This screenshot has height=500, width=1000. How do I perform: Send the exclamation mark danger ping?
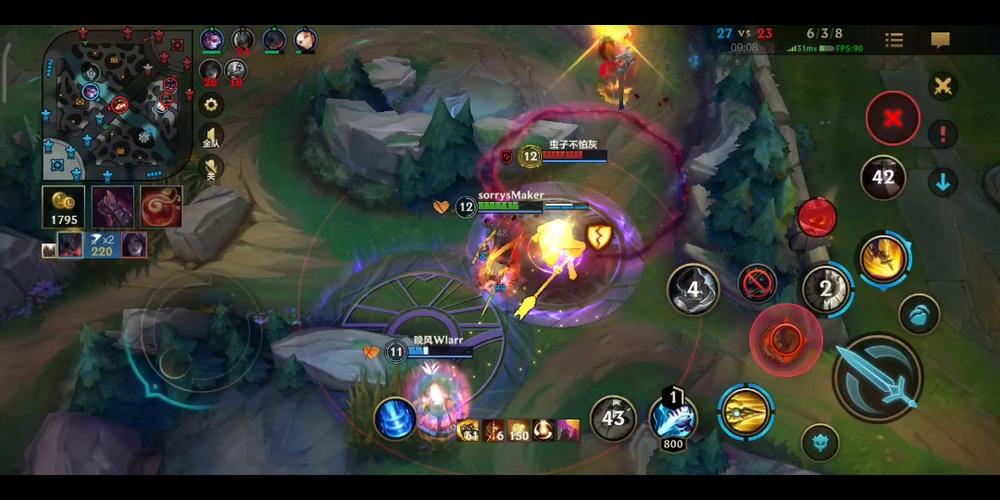tap(942, 133)
